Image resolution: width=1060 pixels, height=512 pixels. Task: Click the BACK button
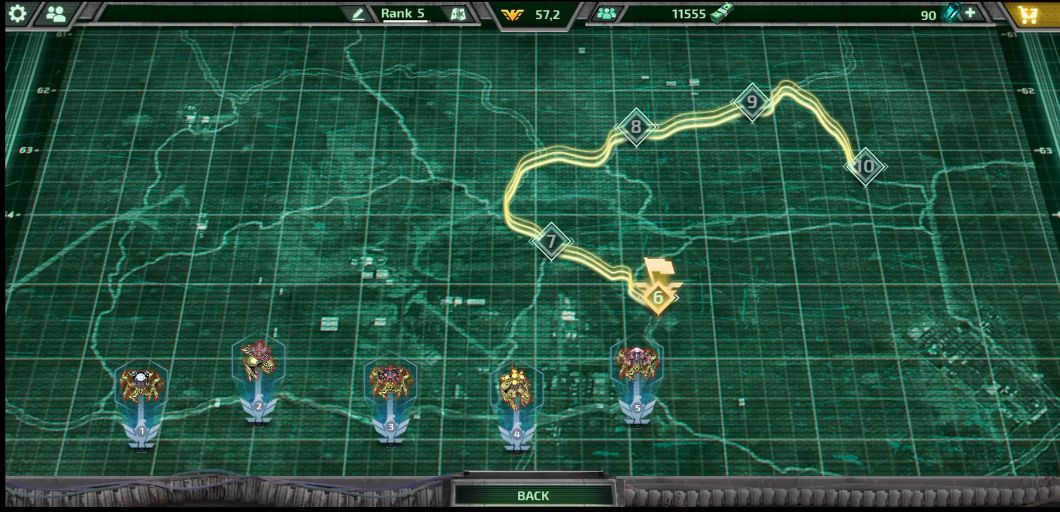click(533, 495)
